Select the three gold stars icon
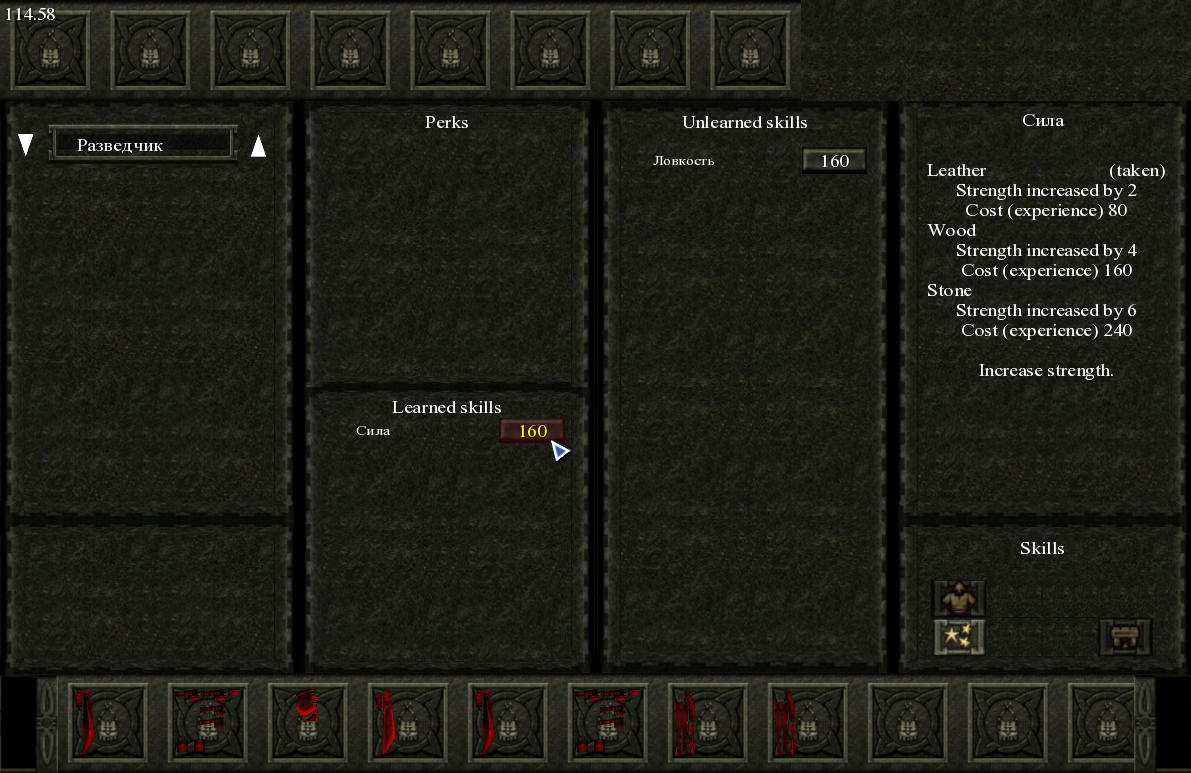This screenshot has width=1191, height=773. [959, 636]
